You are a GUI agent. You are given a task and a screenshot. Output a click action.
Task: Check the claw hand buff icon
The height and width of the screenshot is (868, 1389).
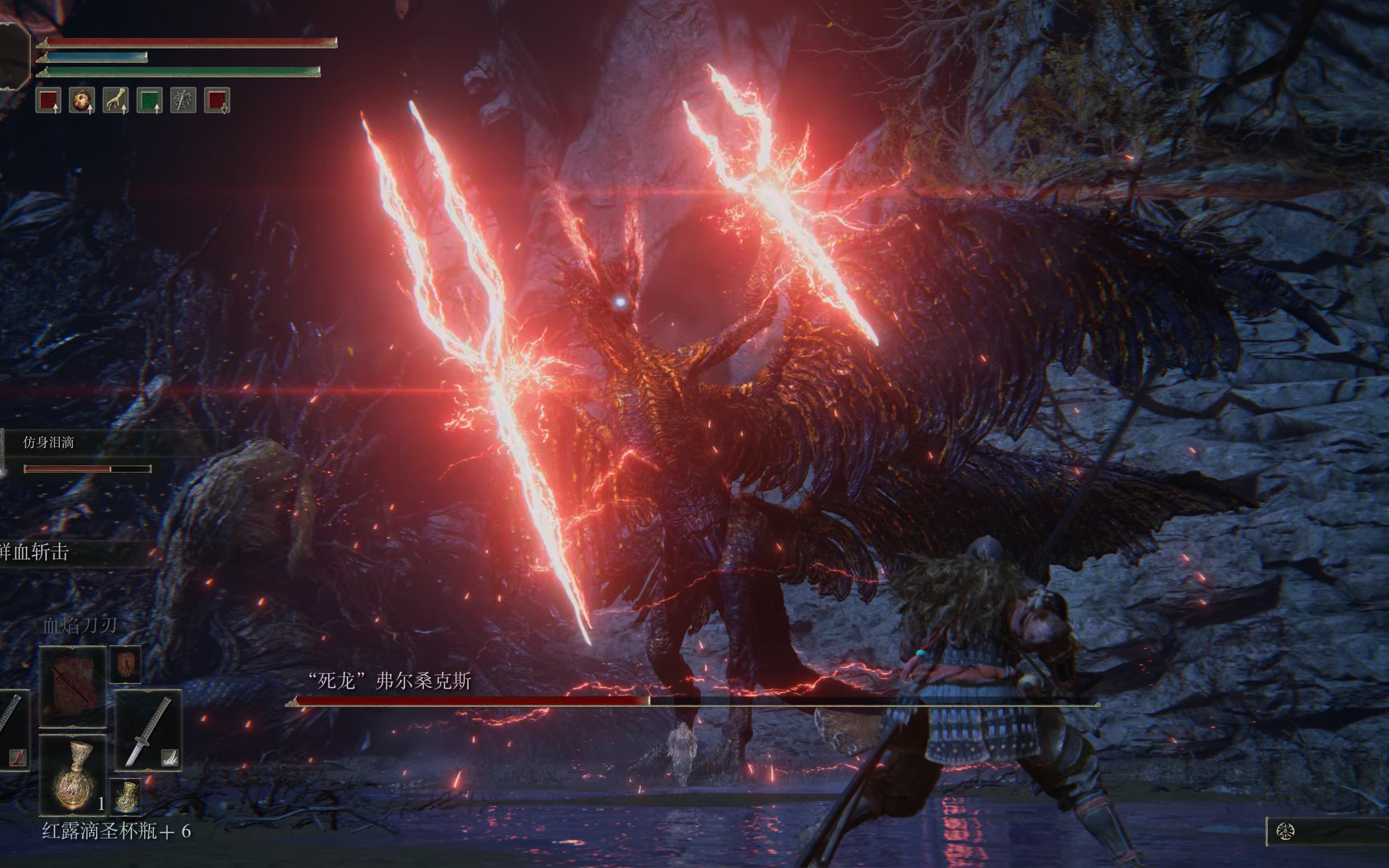(x=115, y=100)
